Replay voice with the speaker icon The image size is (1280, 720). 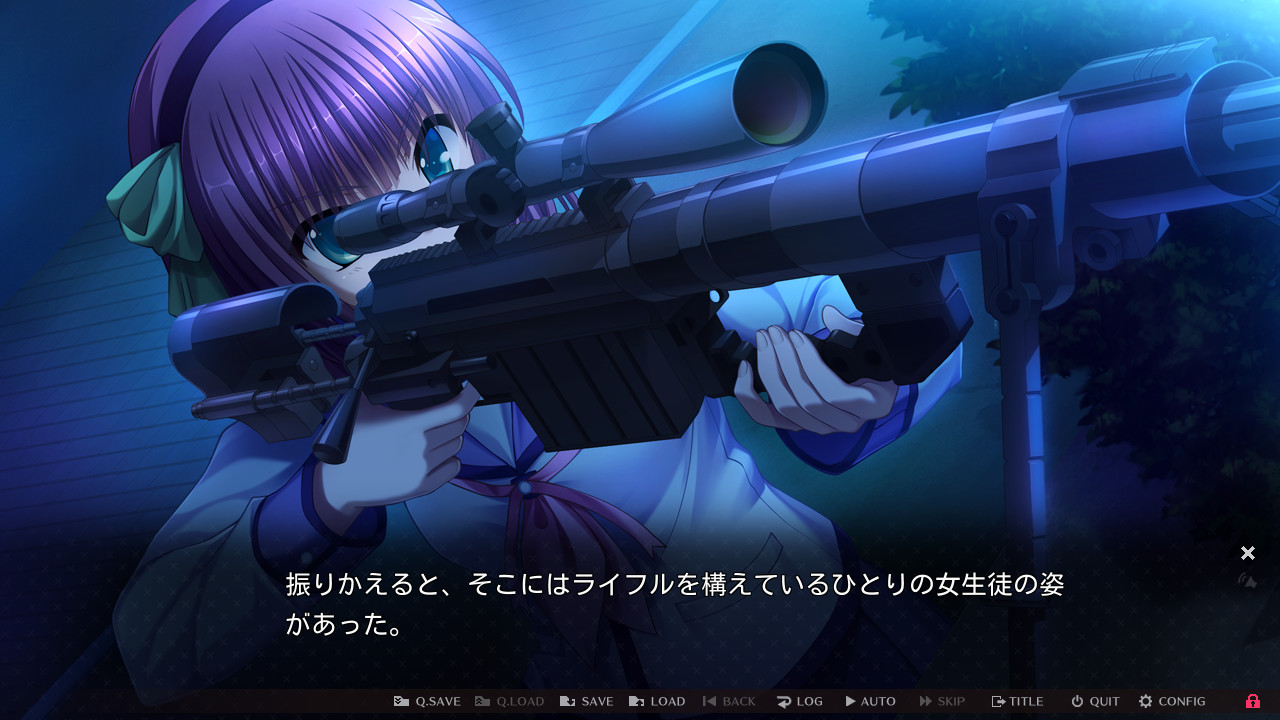click(1248, 582)
